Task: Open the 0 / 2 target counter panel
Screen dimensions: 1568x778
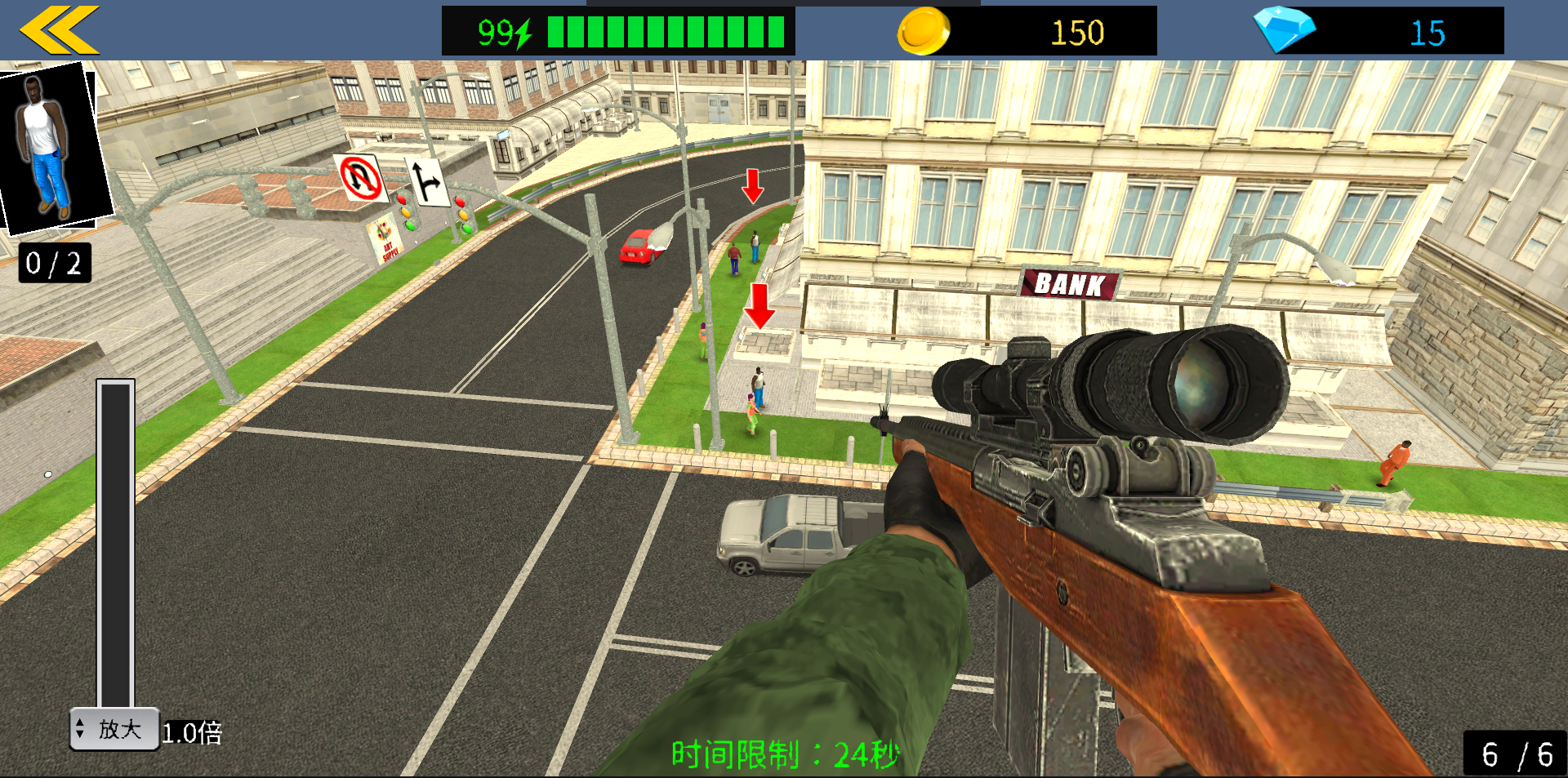Action: tap(52, 263)
